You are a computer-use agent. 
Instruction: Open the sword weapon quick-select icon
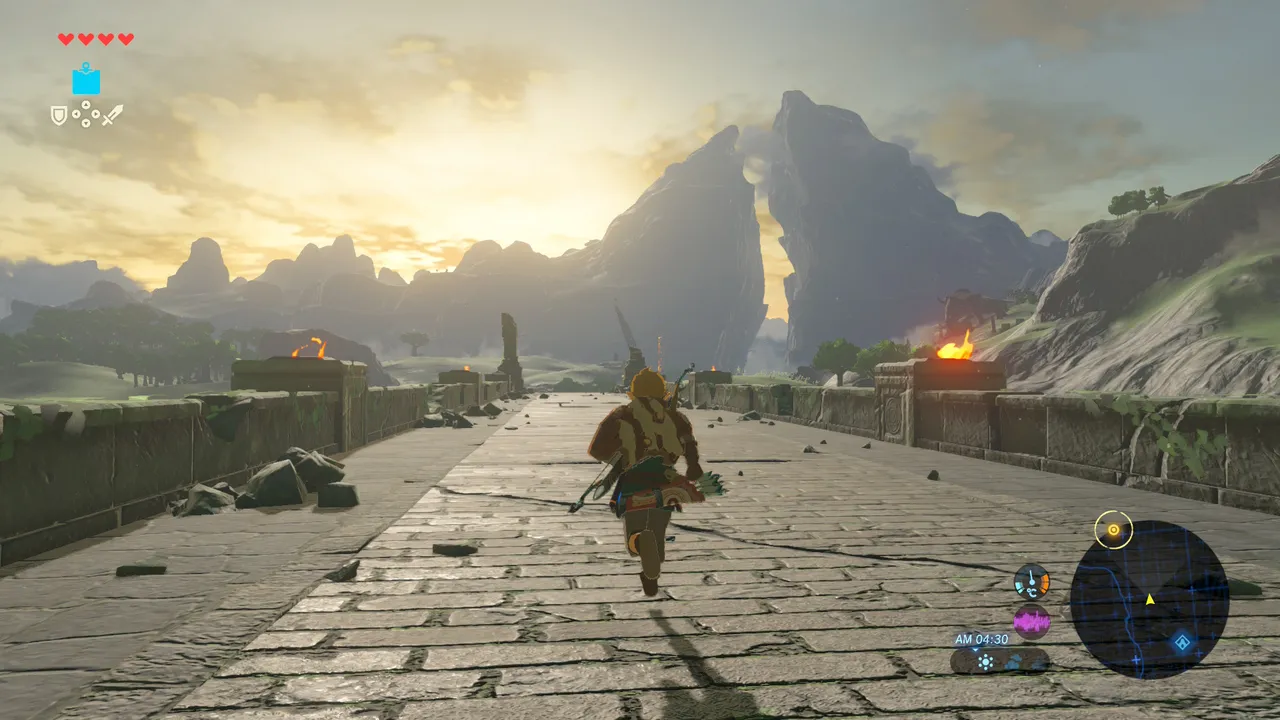coord(112,115)
